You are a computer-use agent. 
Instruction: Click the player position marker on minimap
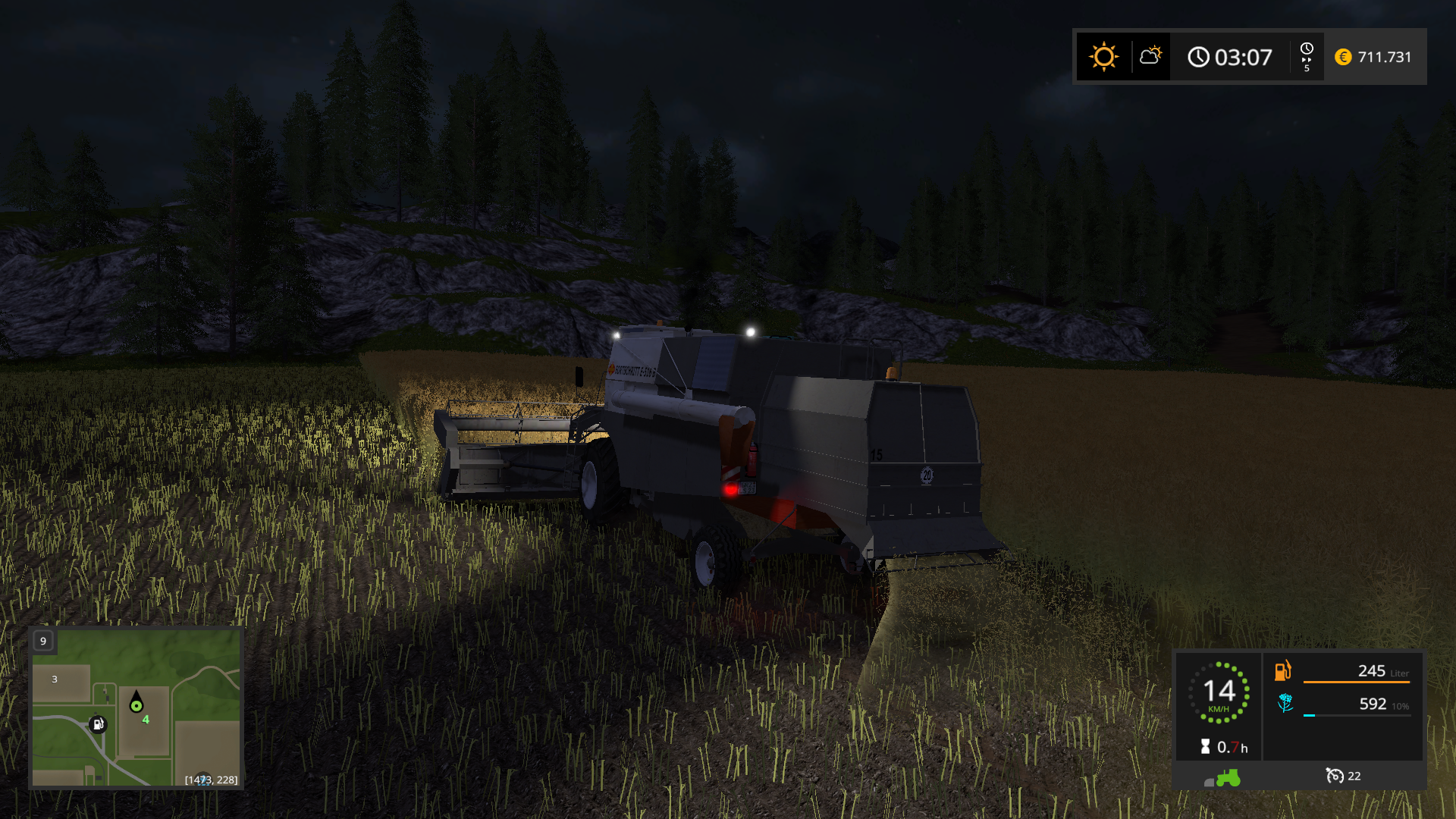click(x=136, y=704)
